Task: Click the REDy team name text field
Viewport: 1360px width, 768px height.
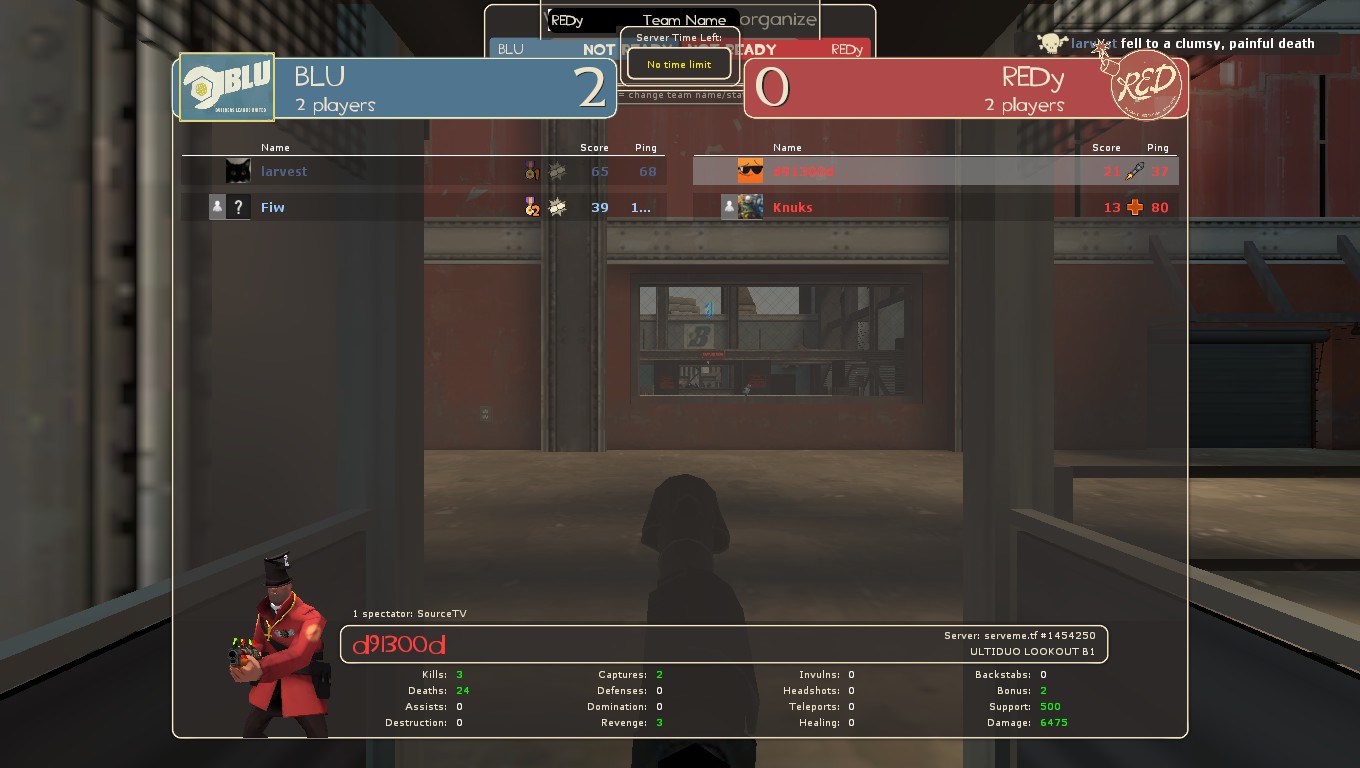Action: click(x=590, y=20)
